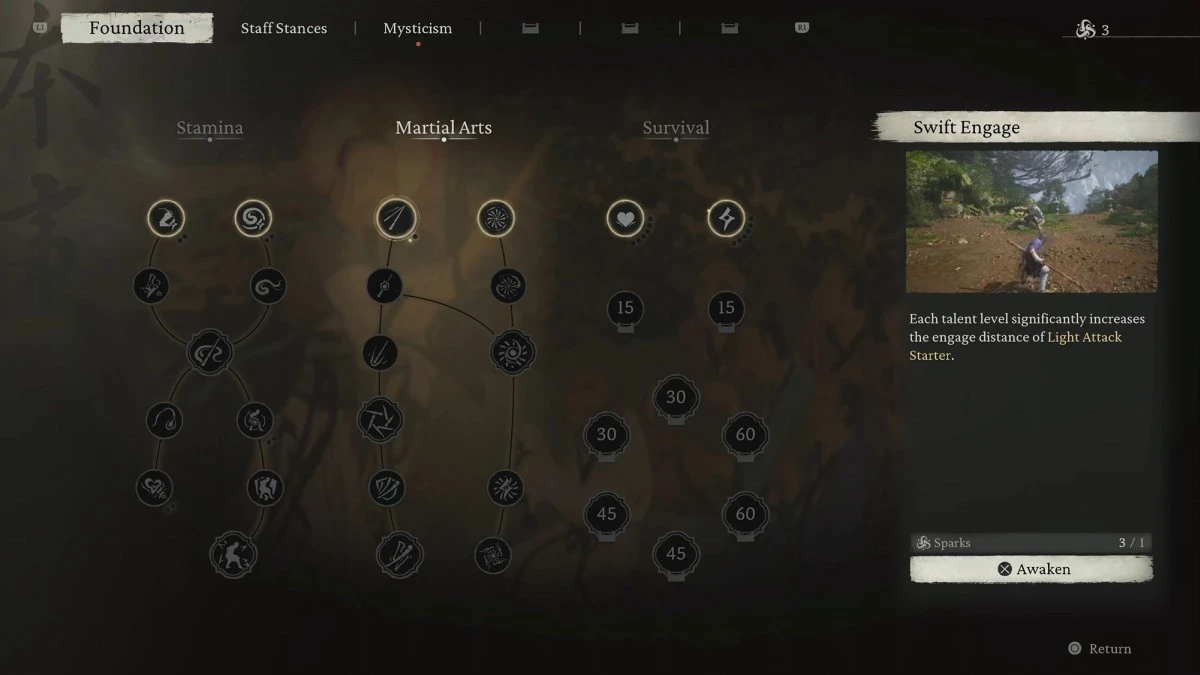Select the heart talent node under Survival
1200x675 pixels.
(x=625, y=218)
